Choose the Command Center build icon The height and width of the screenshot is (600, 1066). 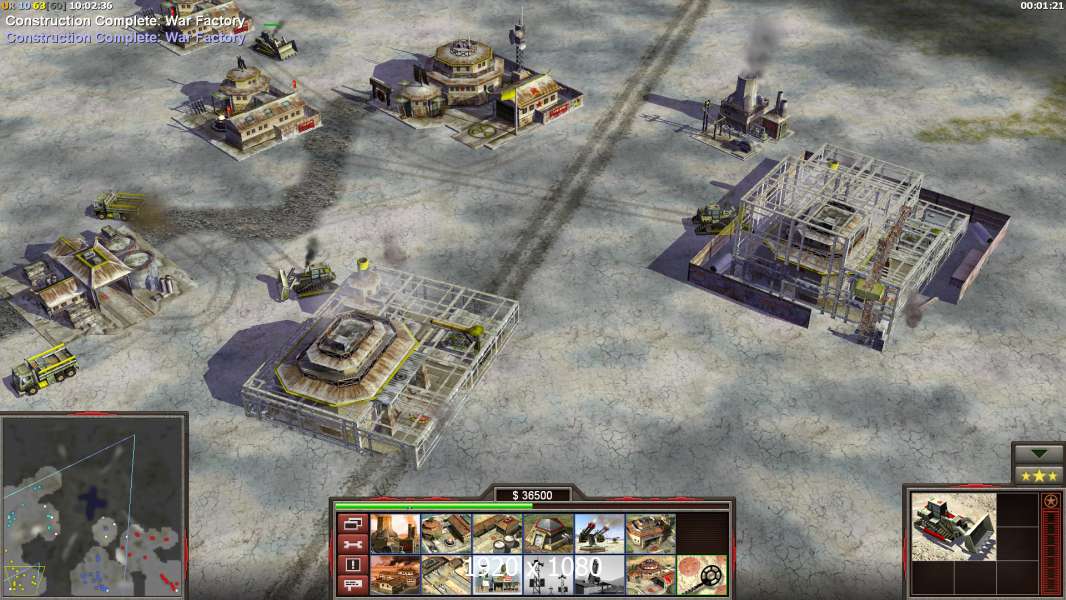[650, 575]
